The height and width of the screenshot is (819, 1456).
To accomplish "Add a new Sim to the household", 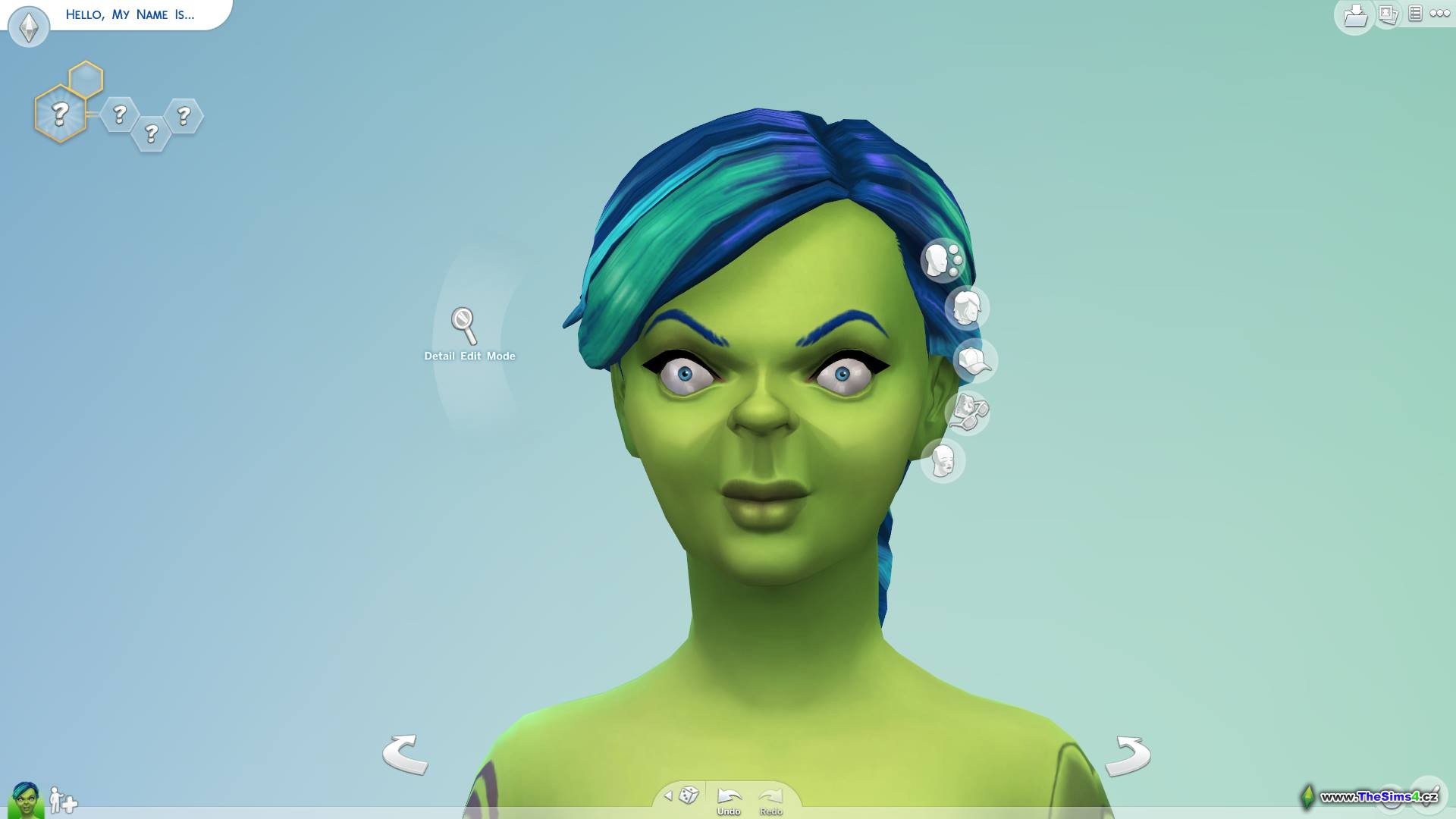I will (x=63, y=800).
